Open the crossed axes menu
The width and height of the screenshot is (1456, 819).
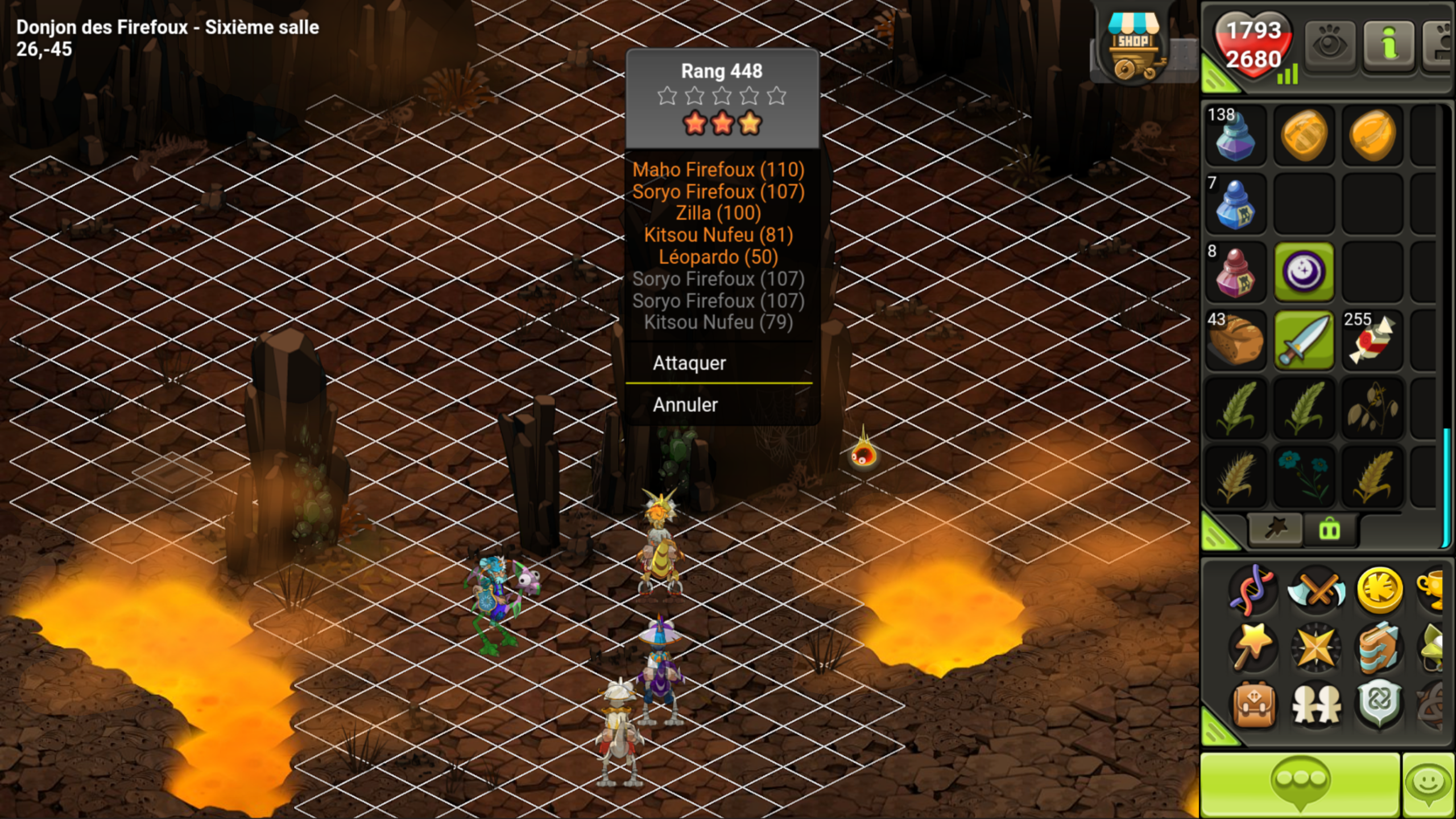(1316, 590)
